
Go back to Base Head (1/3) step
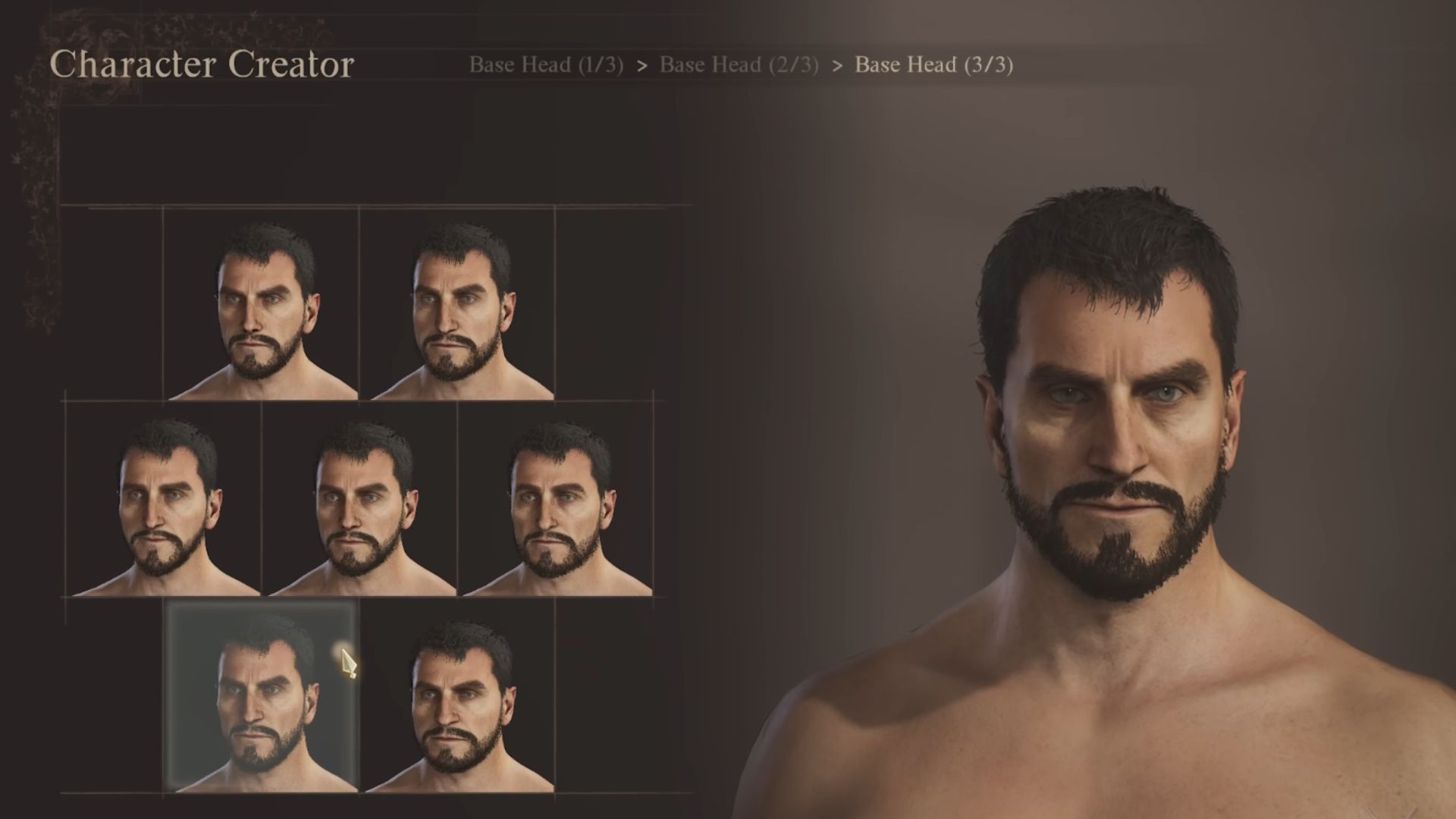(546, 65)
